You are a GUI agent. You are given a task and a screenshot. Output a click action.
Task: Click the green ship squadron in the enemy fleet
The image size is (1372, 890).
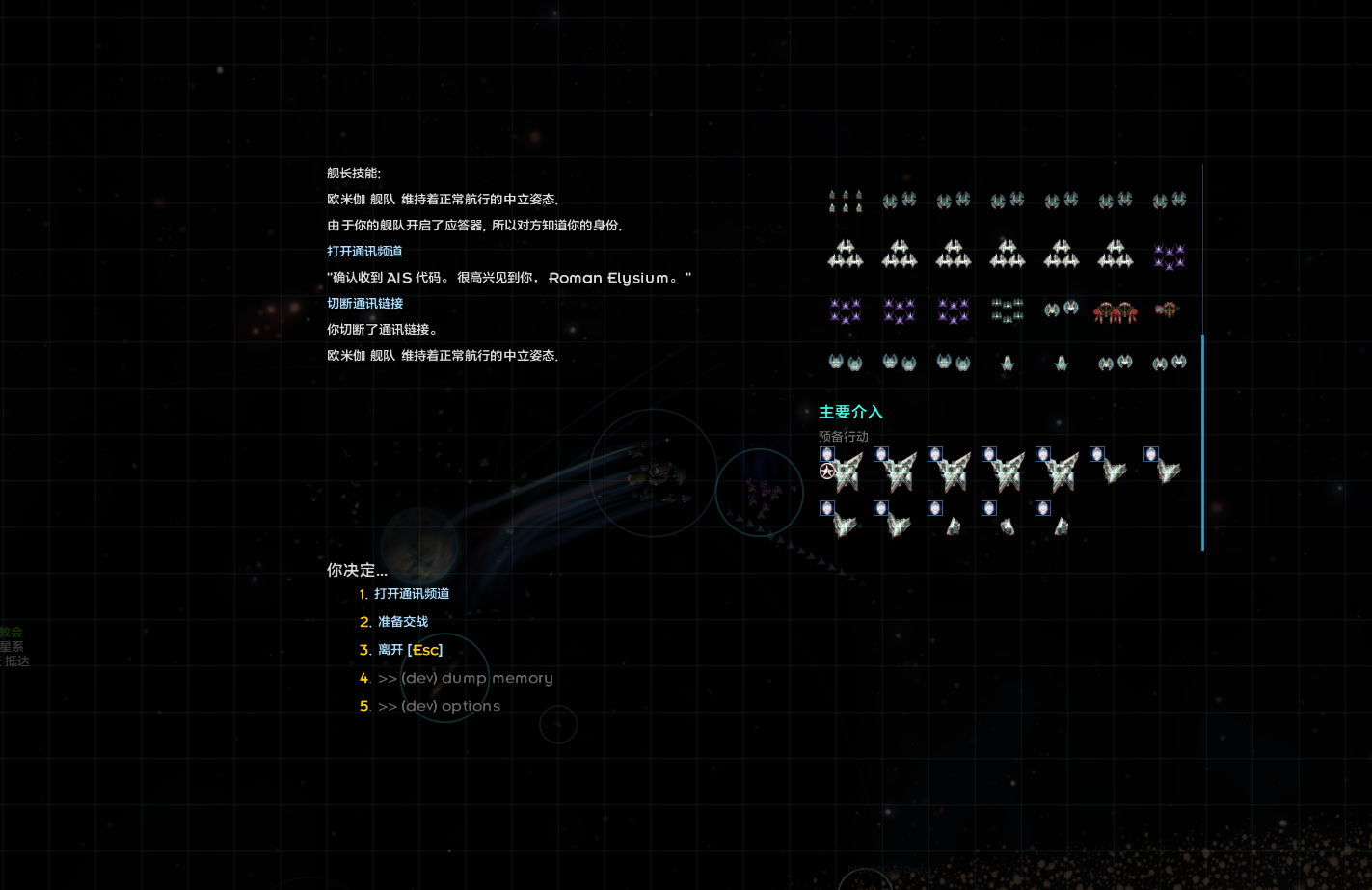pos(1008,310)
